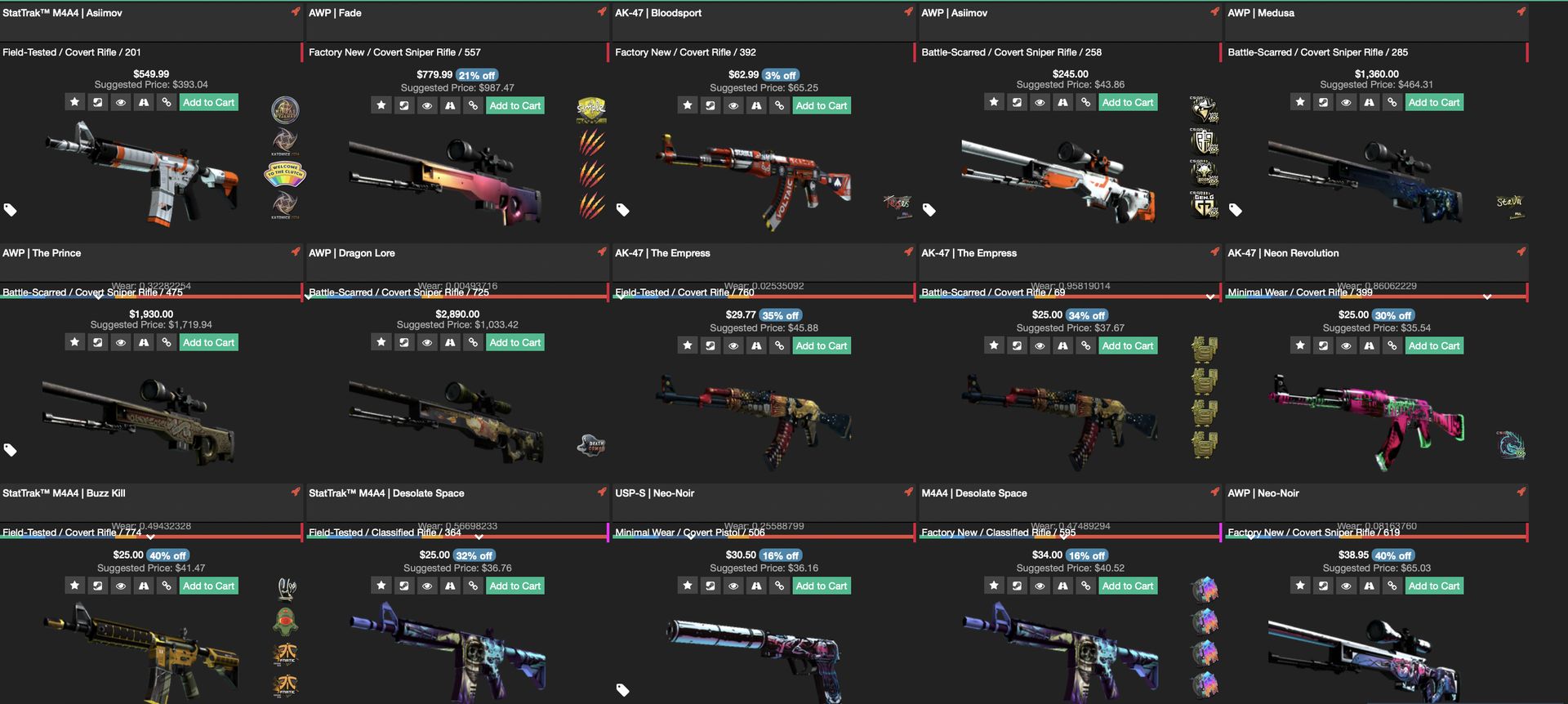
Task: Favorite the StatTrak M4A4 Desolate Space
Action: click(381, 586)
